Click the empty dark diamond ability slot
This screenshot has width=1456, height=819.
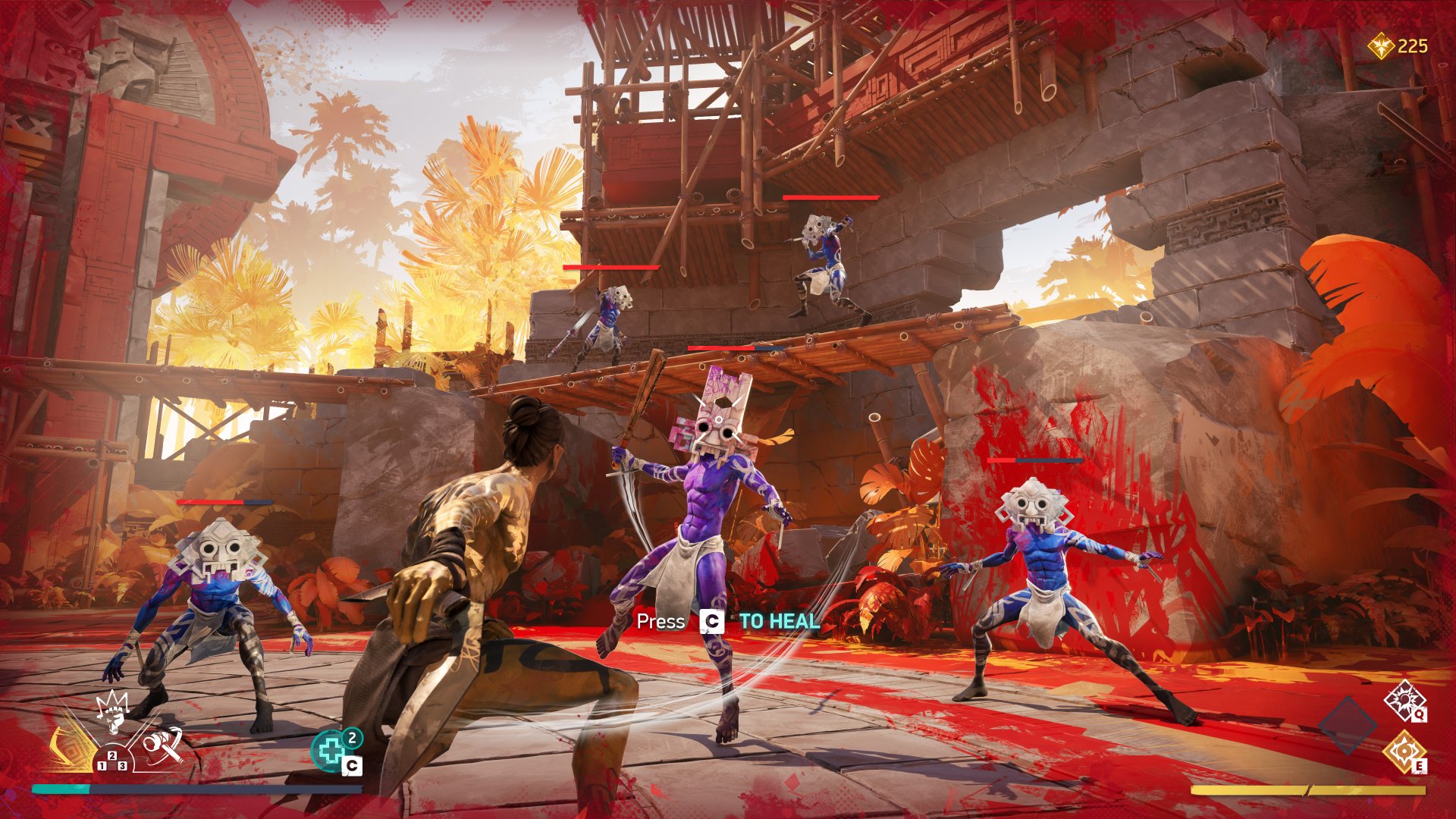(1348, 725)
